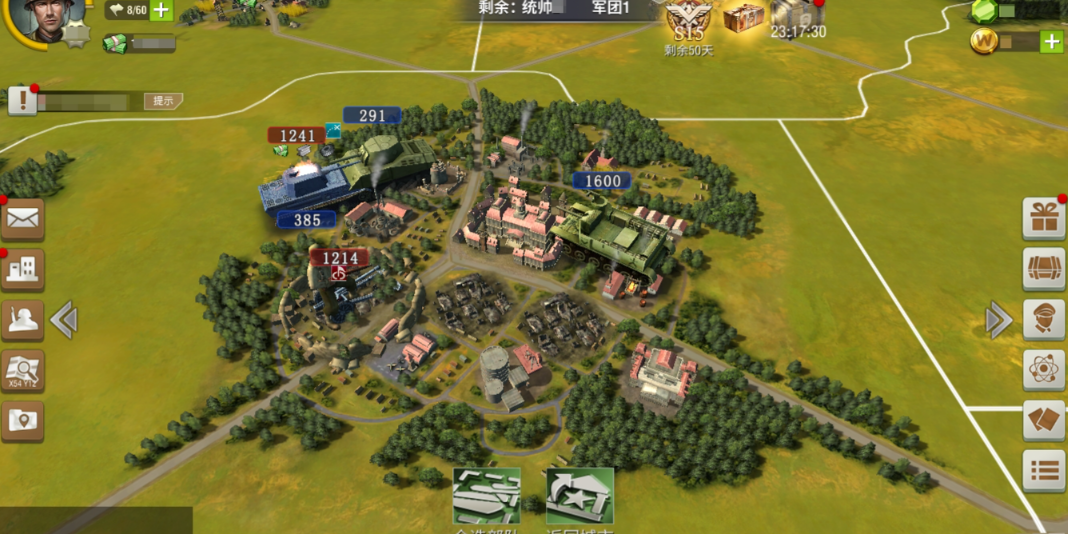Collapse the right side menu arrow
Image resolution: width=1068 pixels, height=534 pixels.
998,320
